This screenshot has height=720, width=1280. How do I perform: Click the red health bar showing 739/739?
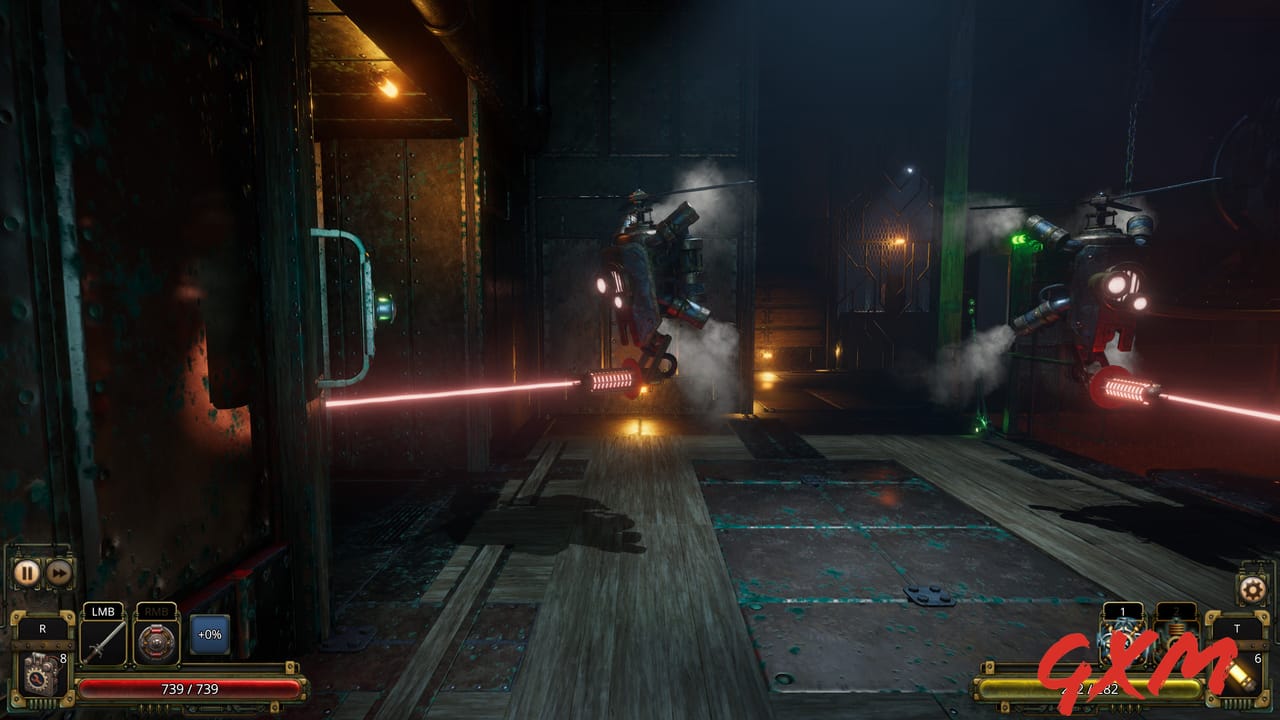point(190,688)
